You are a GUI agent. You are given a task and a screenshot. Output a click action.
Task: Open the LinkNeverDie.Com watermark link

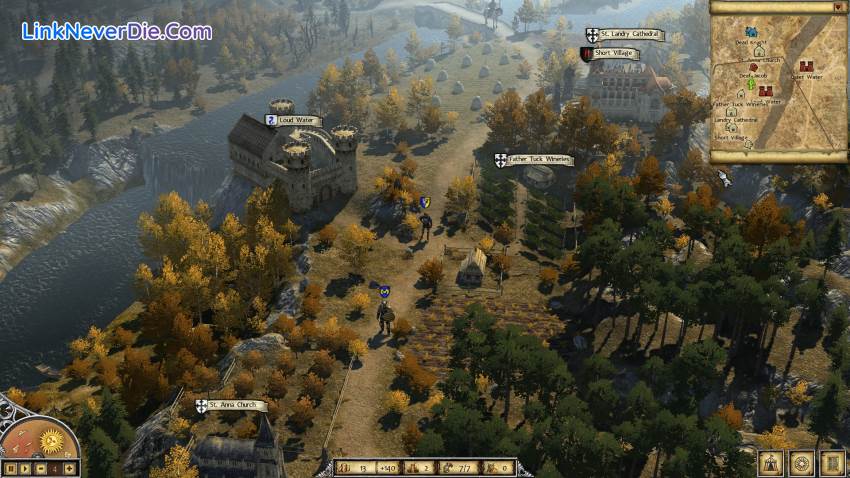(116, 31)
